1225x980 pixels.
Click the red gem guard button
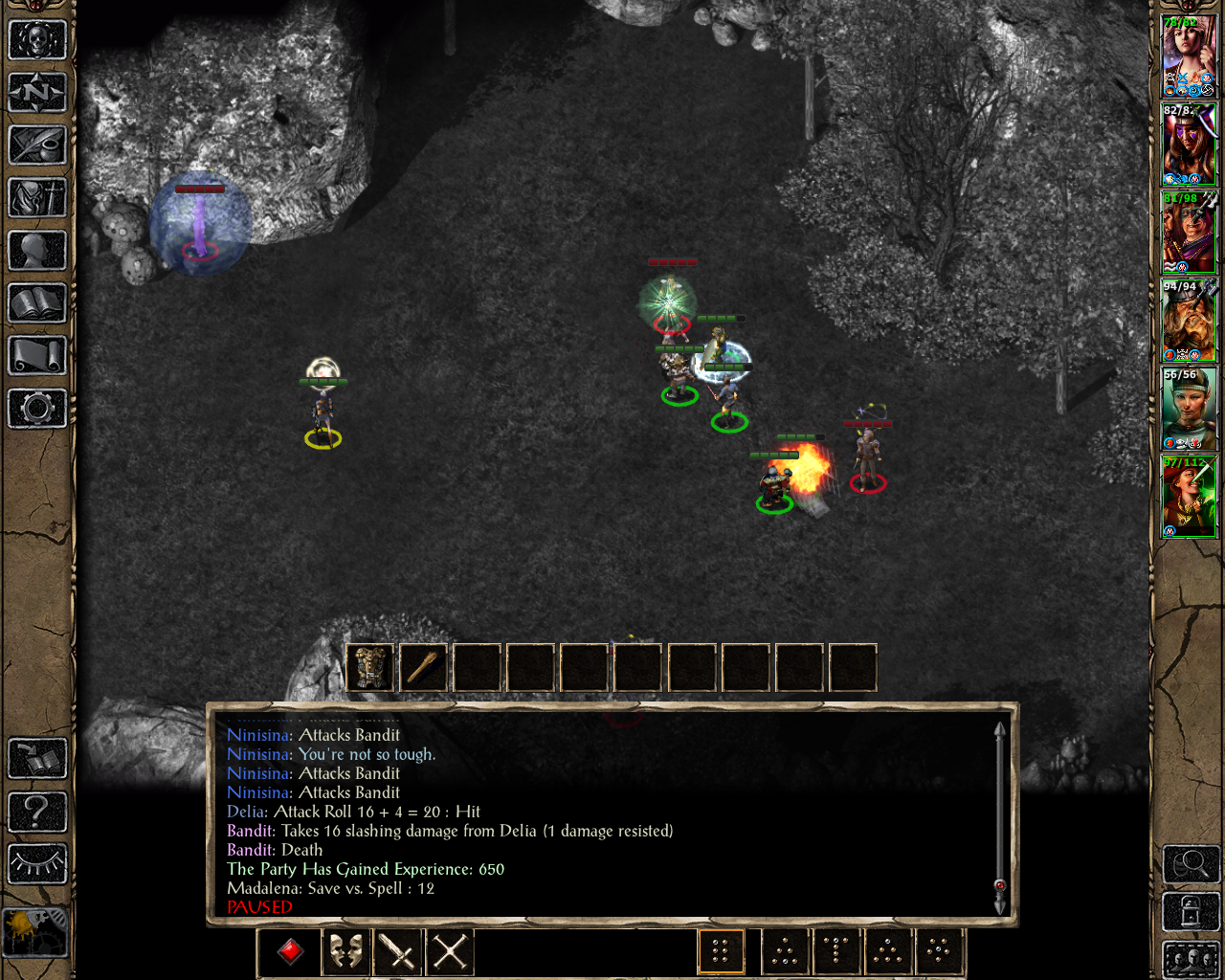(291, 951)
